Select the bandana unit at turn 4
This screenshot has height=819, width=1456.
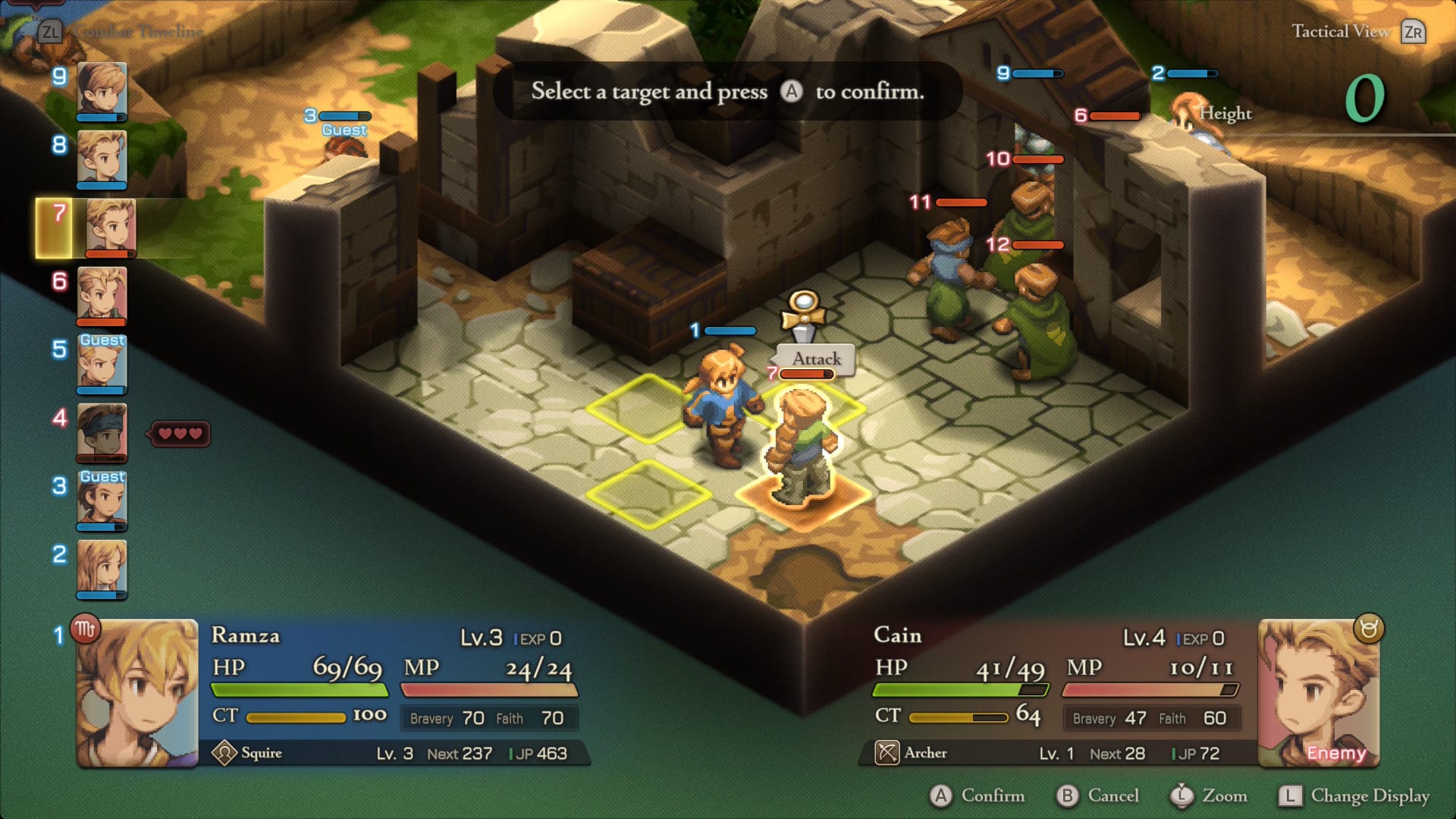[x=102, y=432]
